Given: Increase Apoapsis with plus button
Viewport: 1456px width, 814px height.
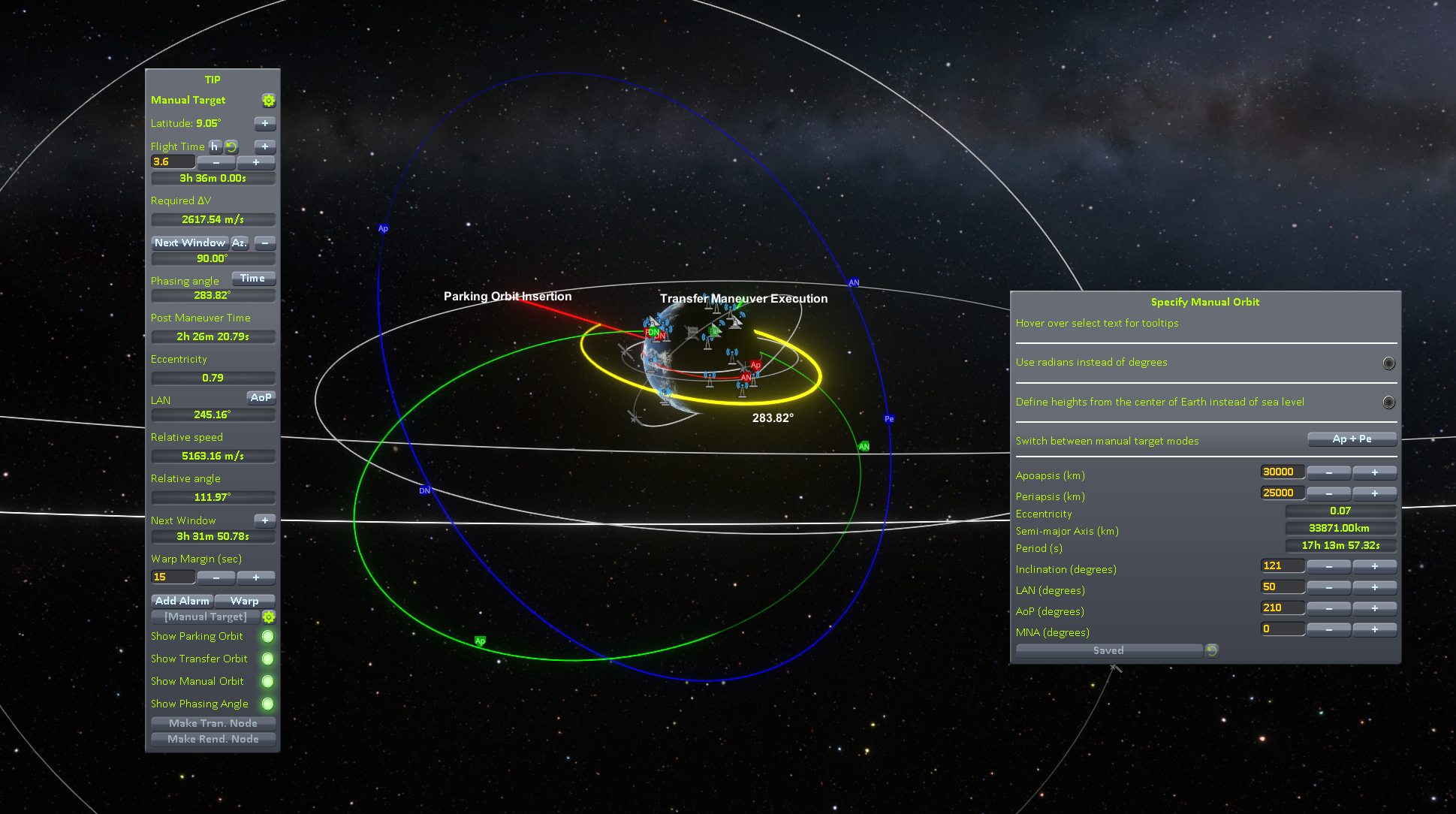Looking at the screenshot, I should pyautogui.click(x=1374, y=472).
